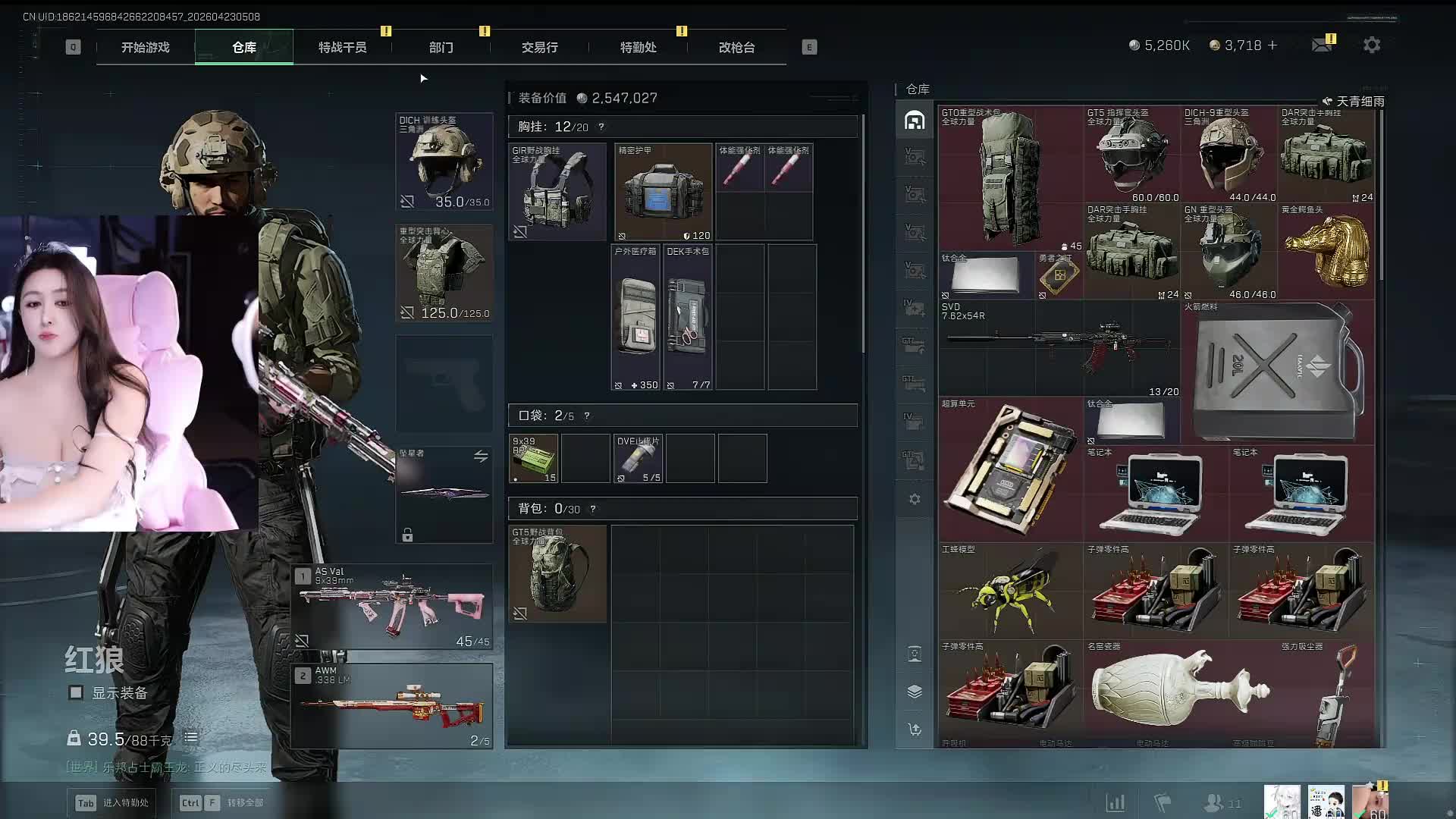
Task: Select the golden horse head item
Action: pos(1326,250)
